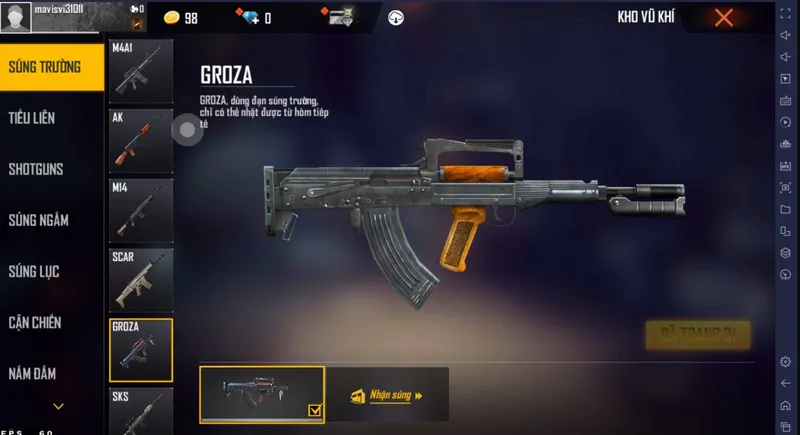Pick the M14 weapon entry
Viewport: 800px width, 435px height.
(x=140, y=210)
